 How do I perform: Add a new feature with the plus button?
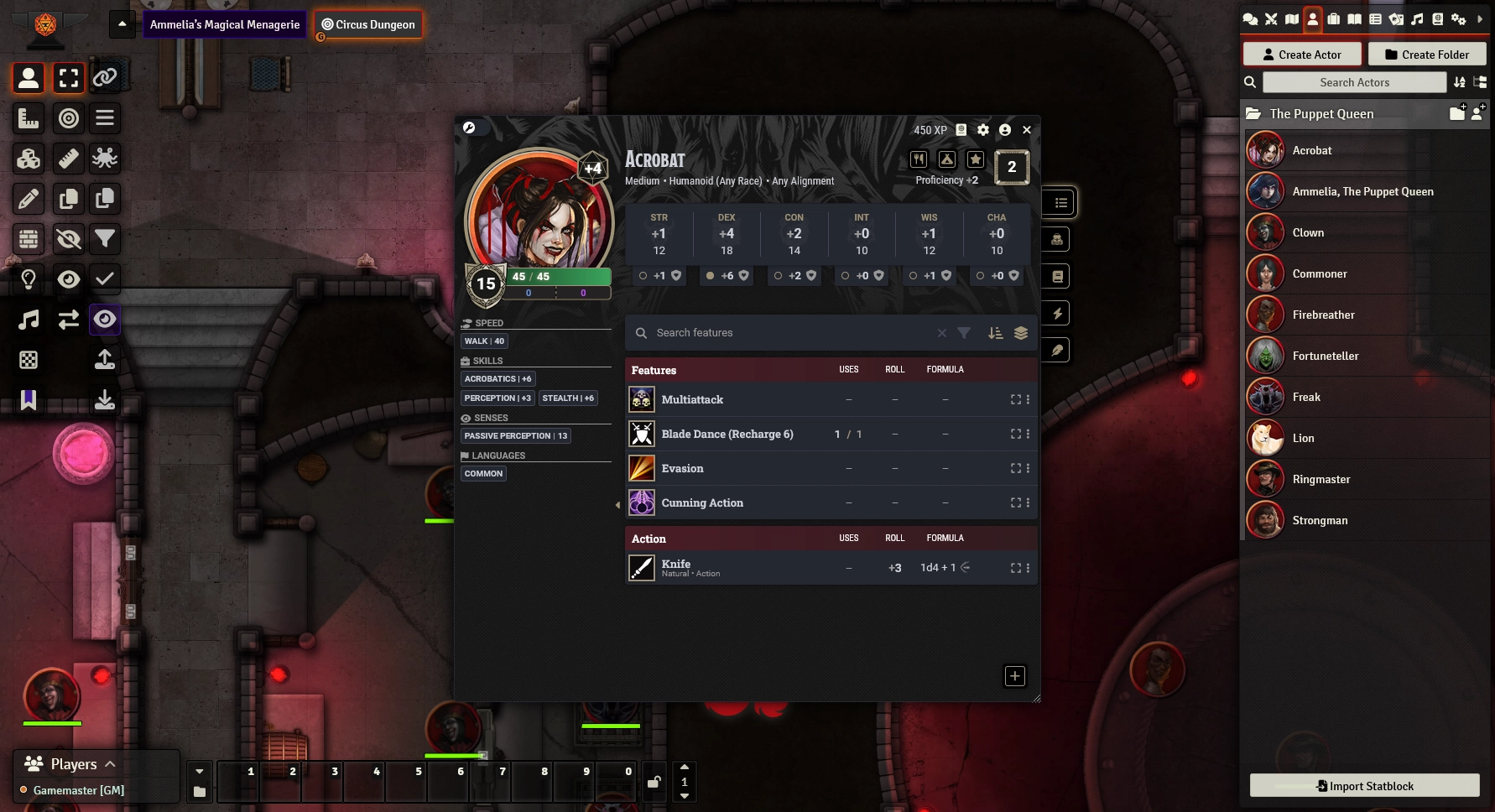click(x=1015, y=676)
